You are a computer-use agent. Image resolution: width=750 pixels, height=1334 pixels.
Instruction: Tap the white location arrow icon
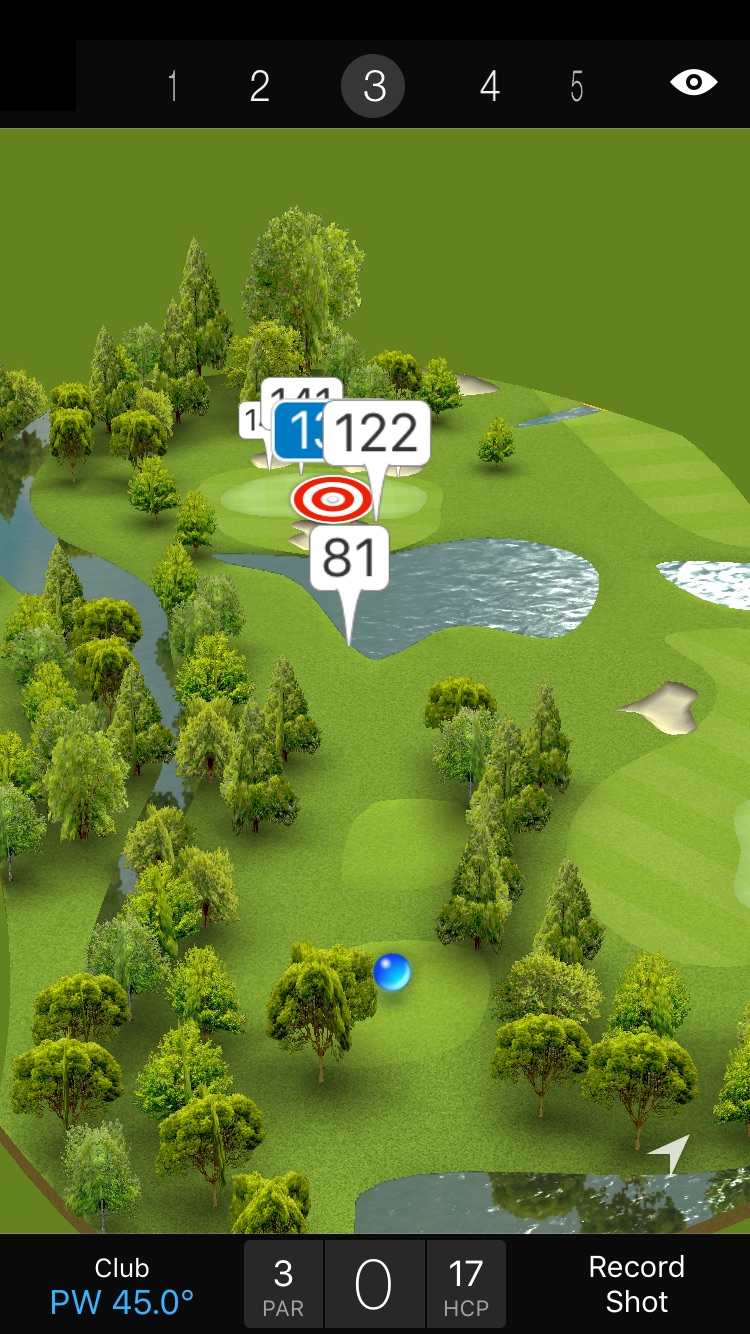(670, 1154)
